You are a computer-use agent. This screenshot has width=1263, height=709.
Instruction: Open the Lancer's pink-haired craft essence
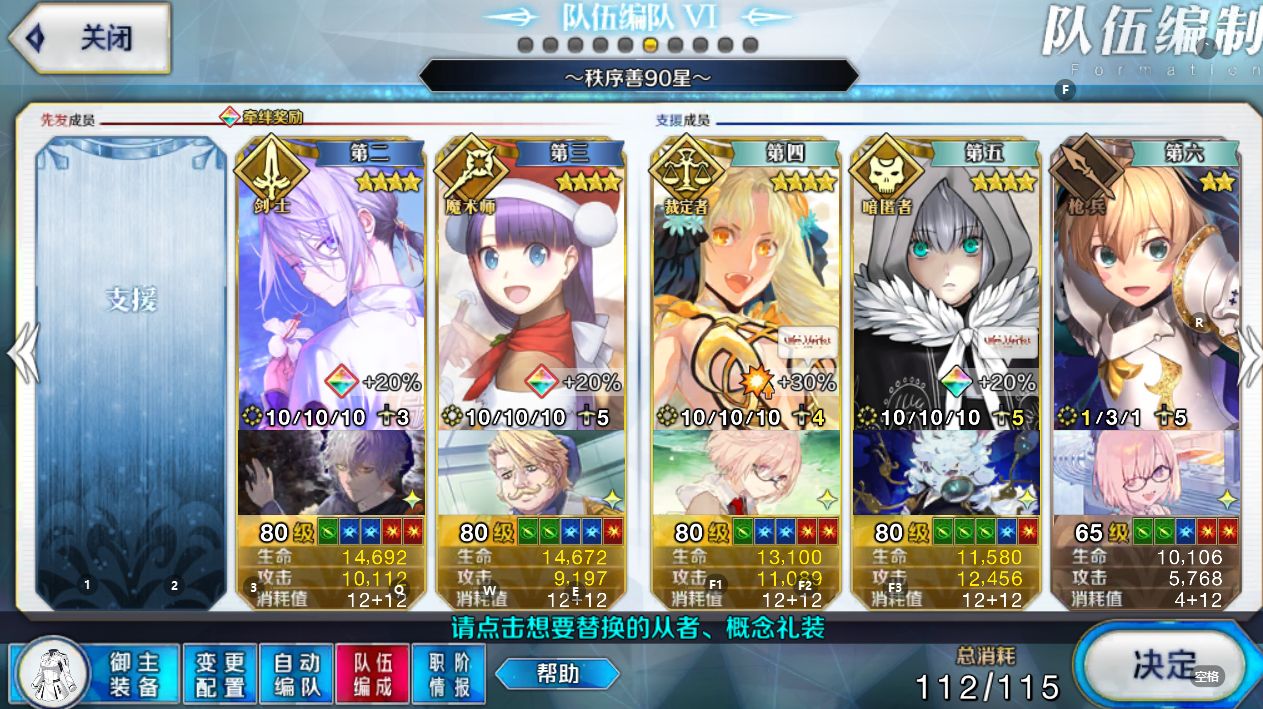[1146, 473]
